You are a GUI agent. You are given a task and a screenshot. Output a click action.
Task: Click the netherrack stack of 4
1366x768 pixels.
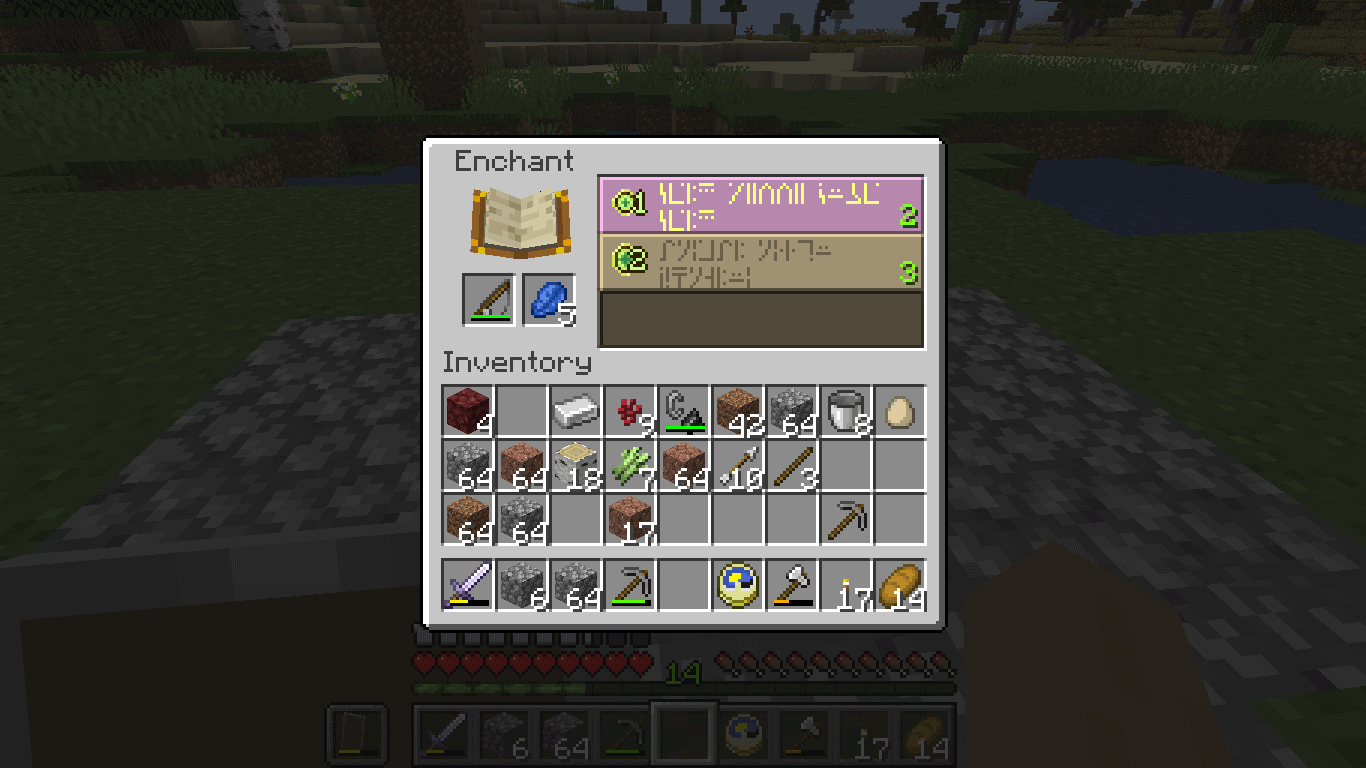[x=467, y=410]
